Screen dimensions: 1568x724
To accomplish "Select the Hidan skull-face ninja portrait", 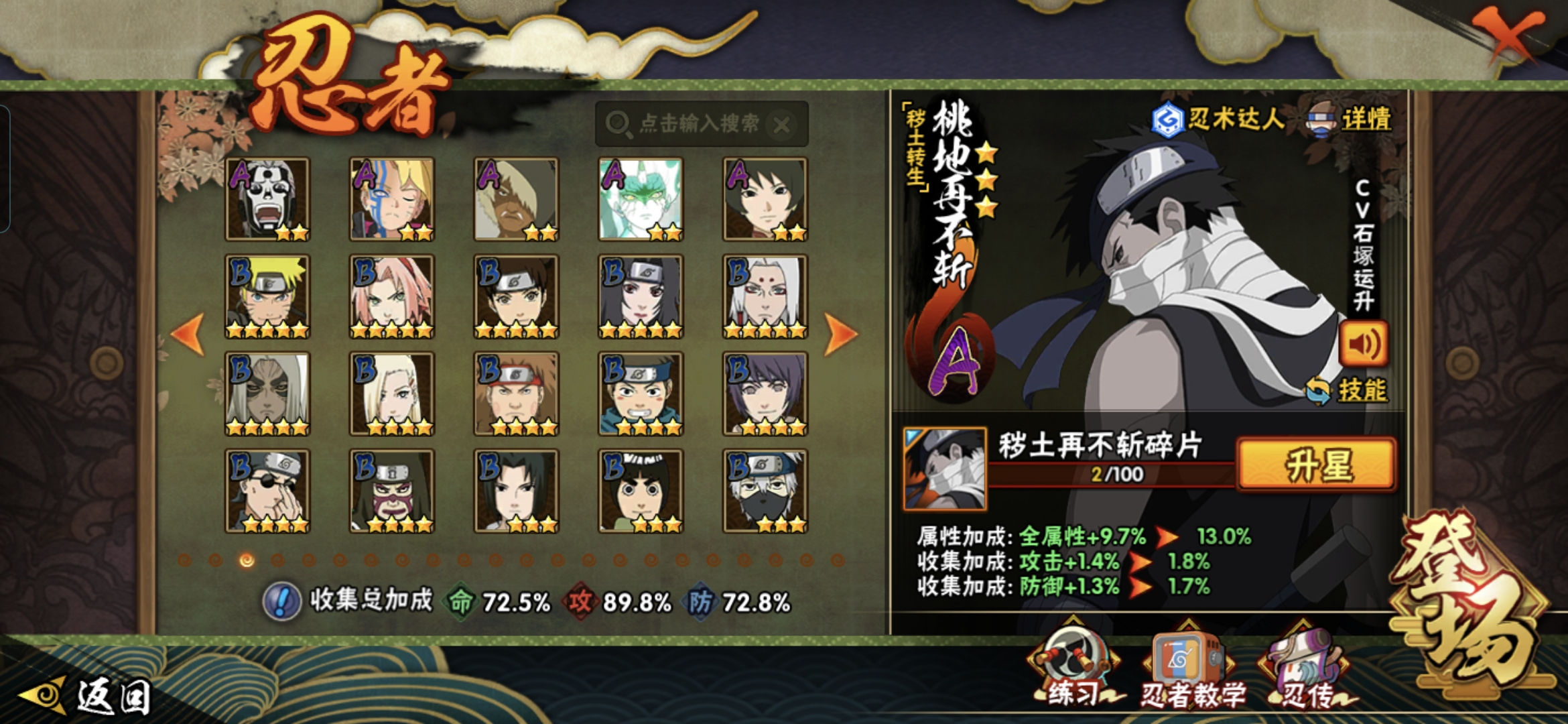I will tap(267, 199).
